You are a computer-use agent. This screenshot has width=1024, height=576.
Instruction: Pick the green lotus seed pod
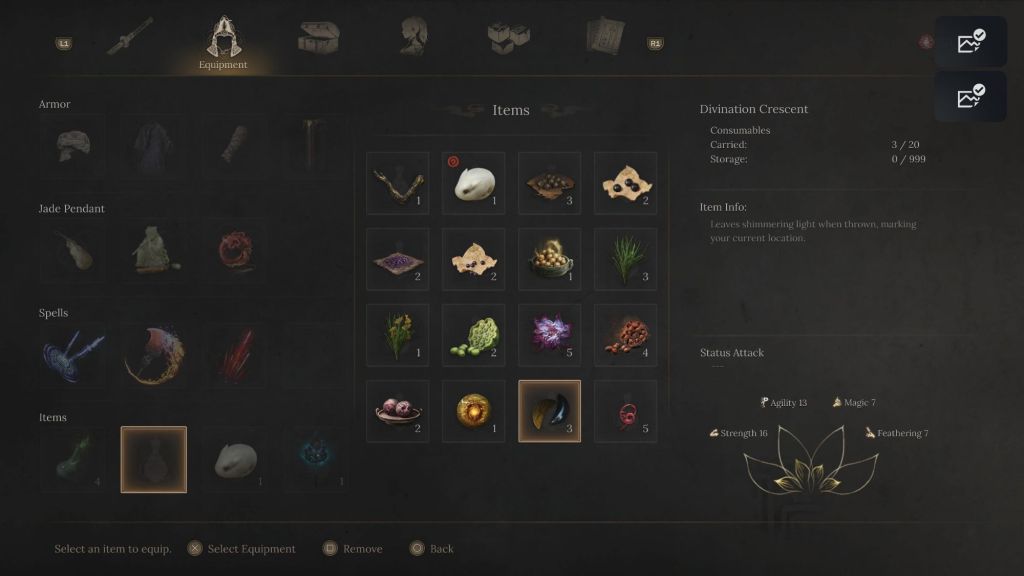coord(473,334)
